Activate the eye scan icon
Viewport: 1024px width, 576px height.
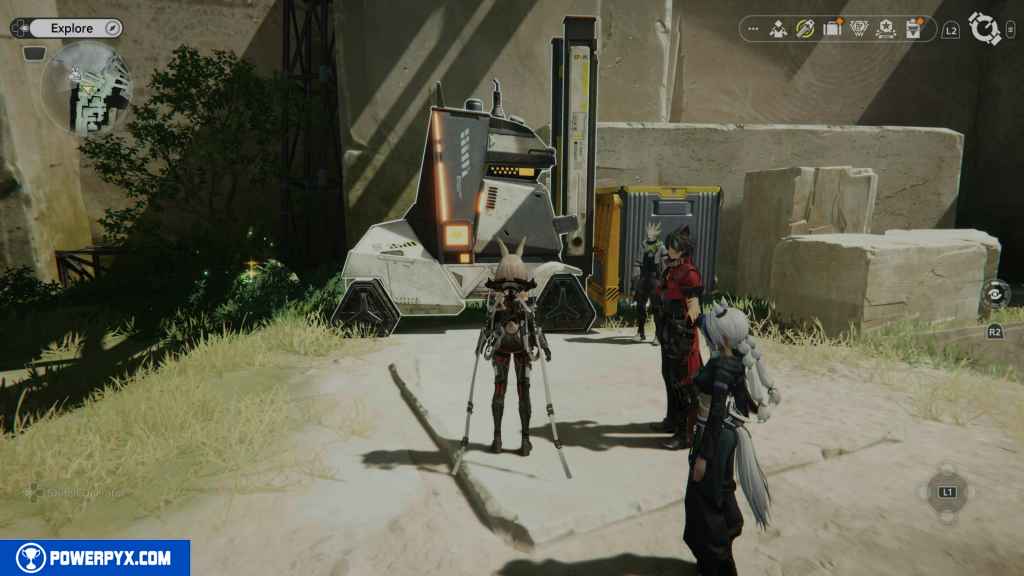pos(995,293)
